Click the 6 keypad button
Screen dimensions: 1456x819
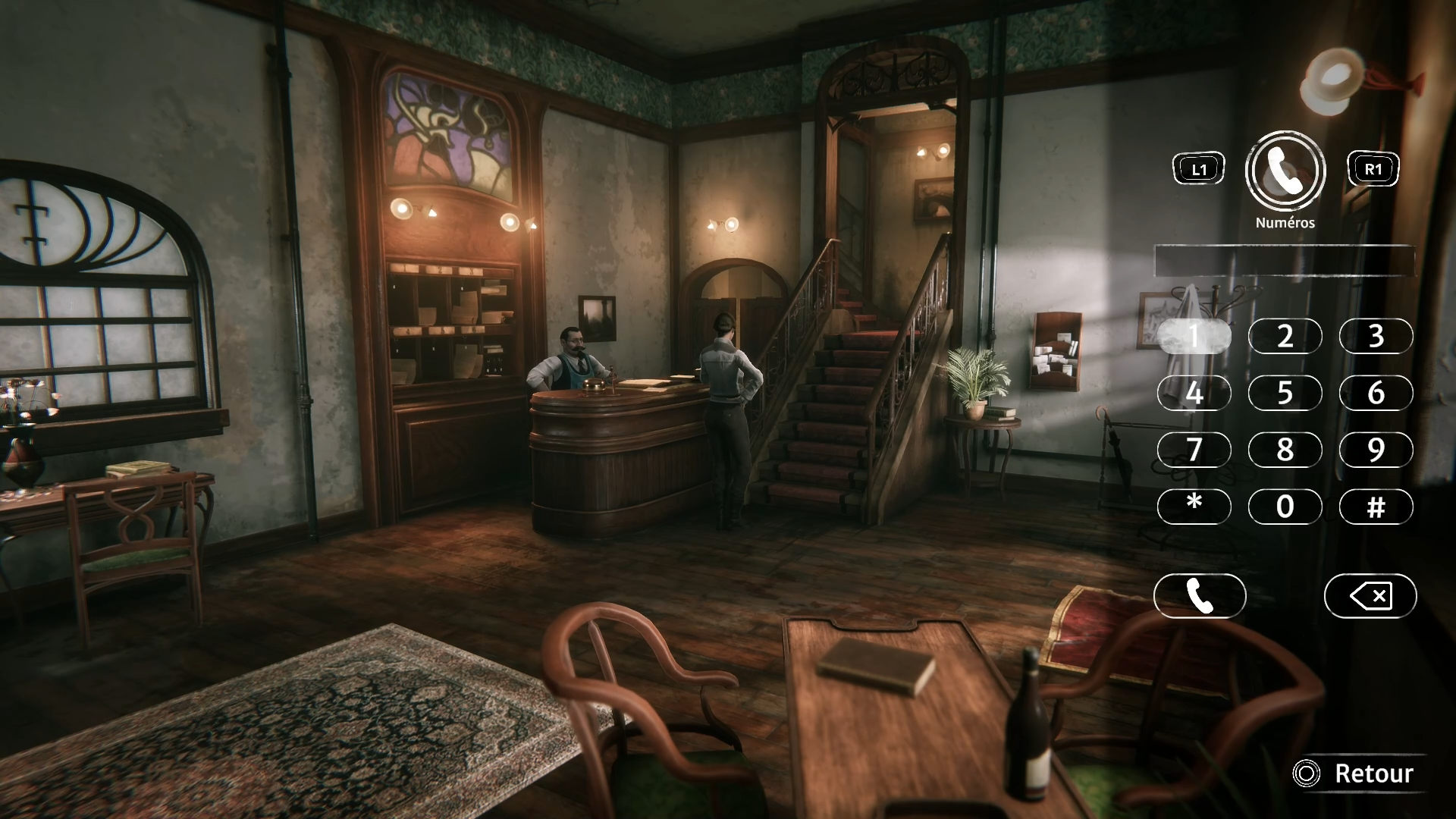[1376, 393]
